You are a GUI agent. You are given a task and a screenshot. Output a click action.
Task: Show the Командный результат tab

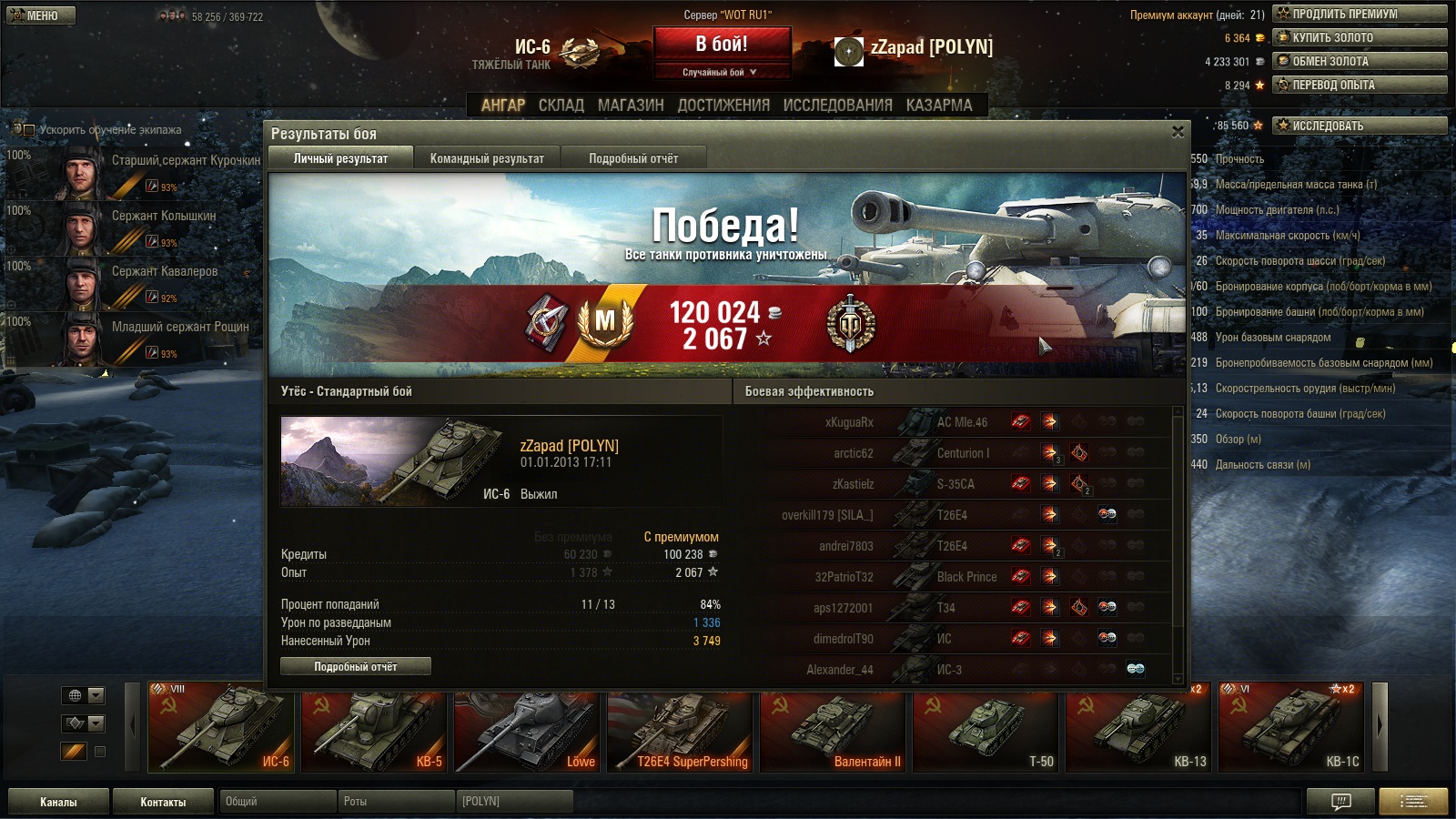[x=487, y=158]
